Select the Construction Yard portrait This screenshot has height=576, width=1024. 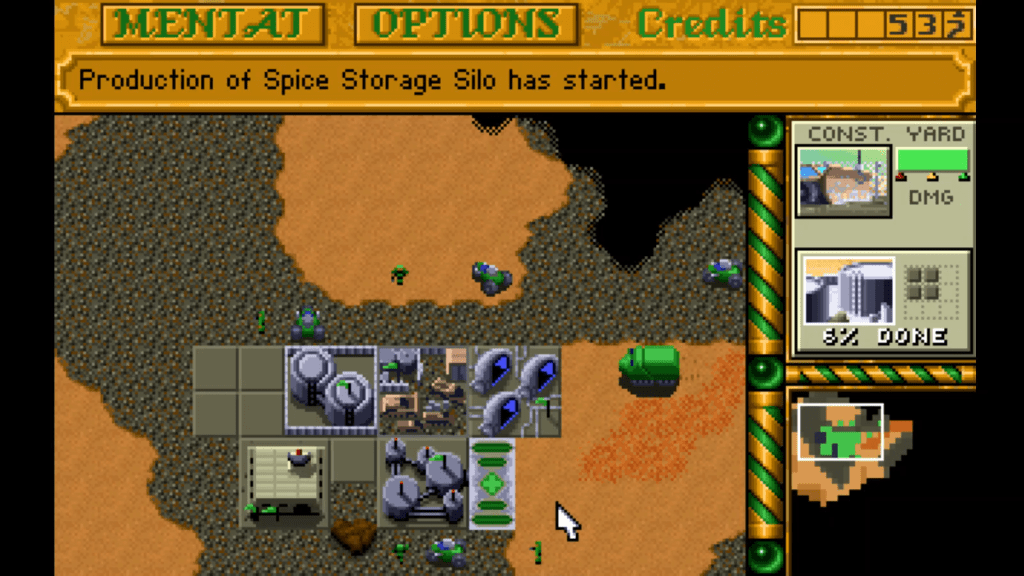pos(843,181)
